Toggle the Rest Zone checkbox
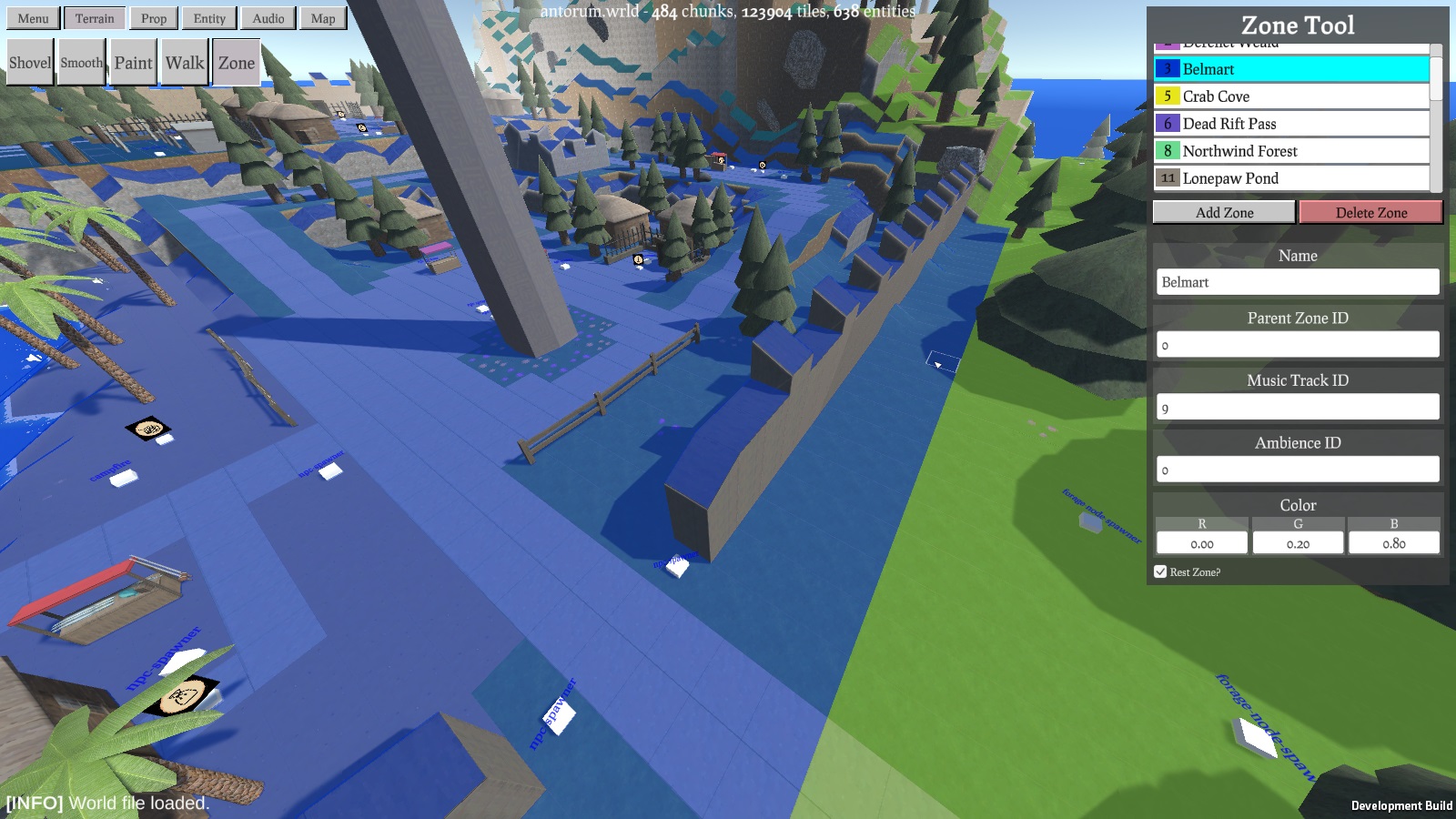 click(1160, 572)
